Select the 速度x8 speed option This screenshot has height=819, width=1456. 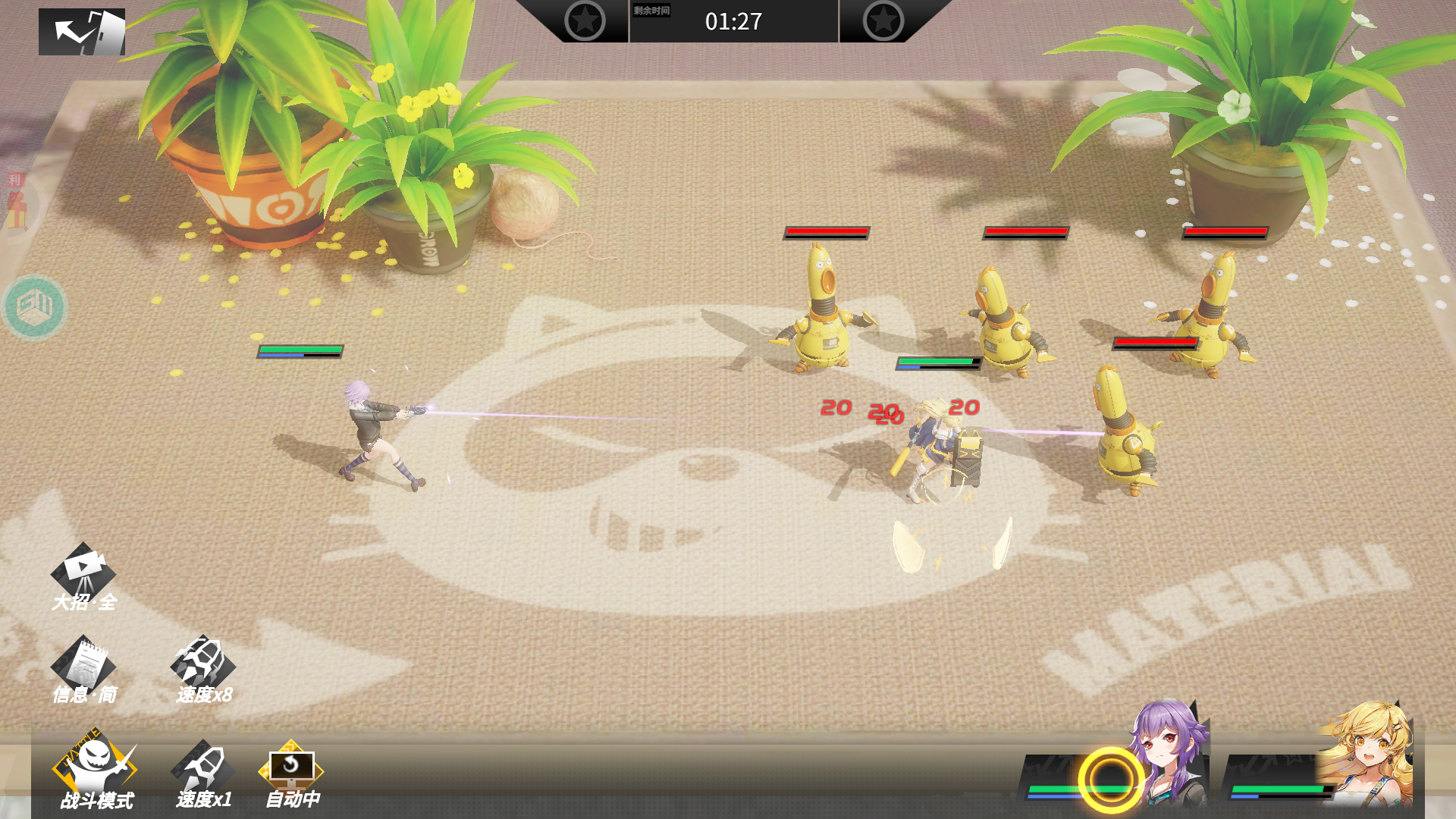click(x=203, y=670)
